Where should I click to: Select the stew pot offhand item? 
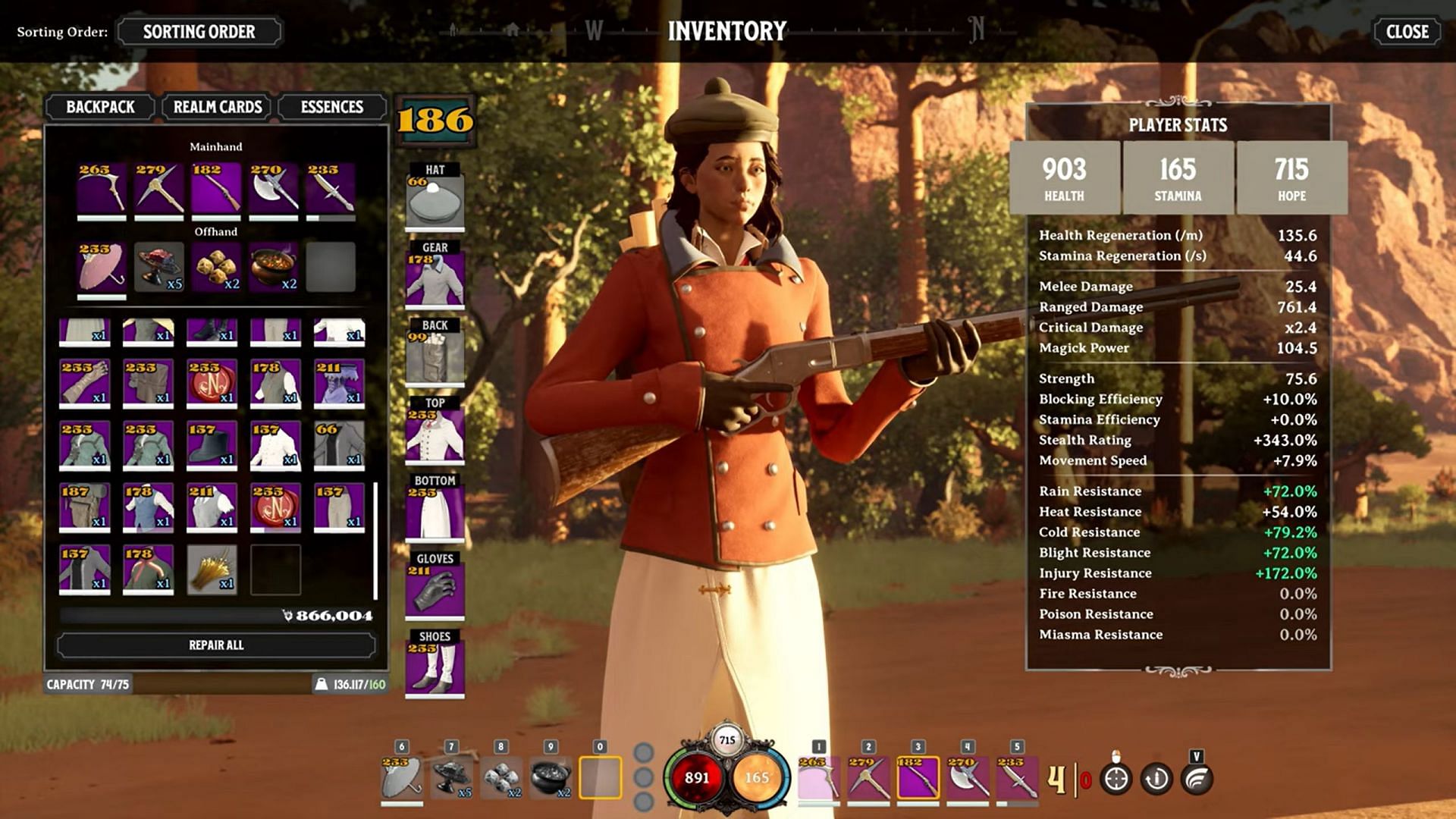pyautogui.click(x=274, y=267)
